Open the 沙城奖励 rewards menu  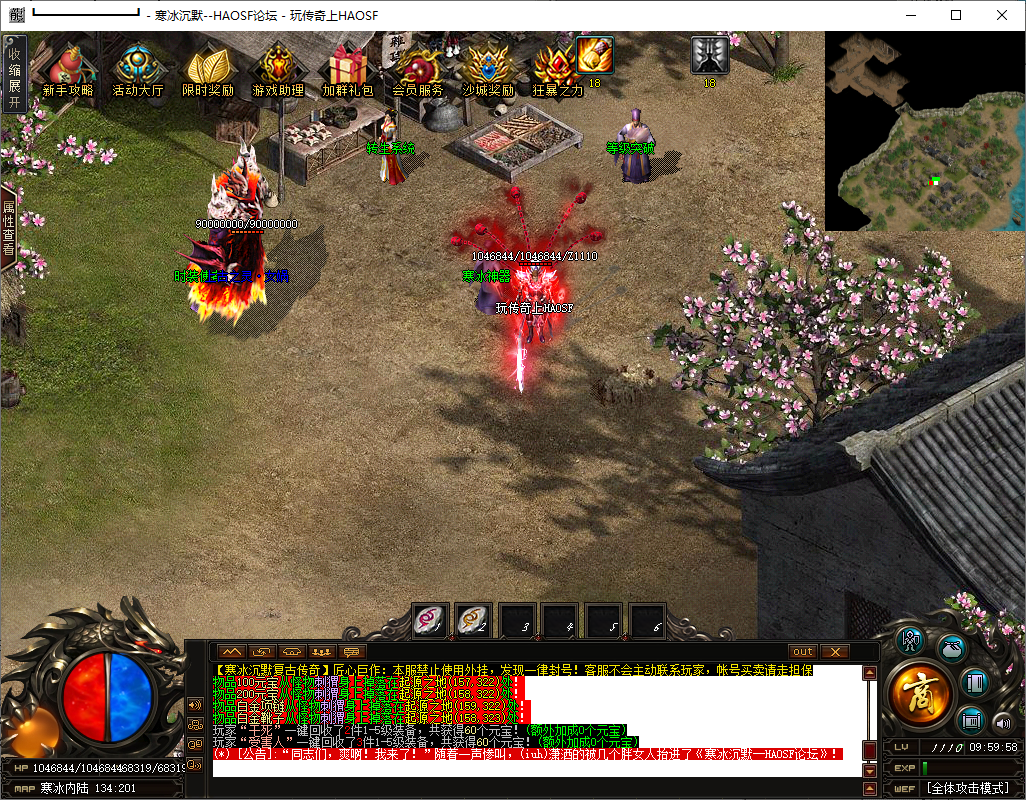point(488,68)
